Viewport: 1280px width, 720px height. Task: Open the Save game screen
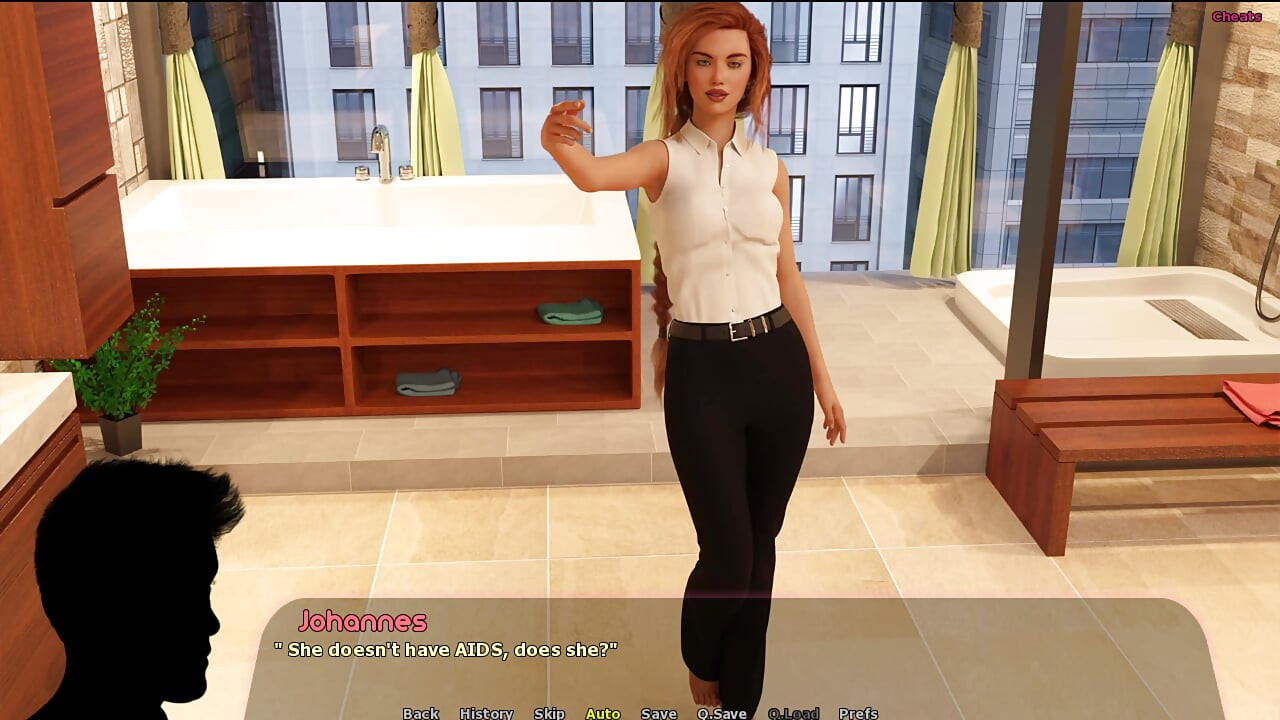[659, 713]
